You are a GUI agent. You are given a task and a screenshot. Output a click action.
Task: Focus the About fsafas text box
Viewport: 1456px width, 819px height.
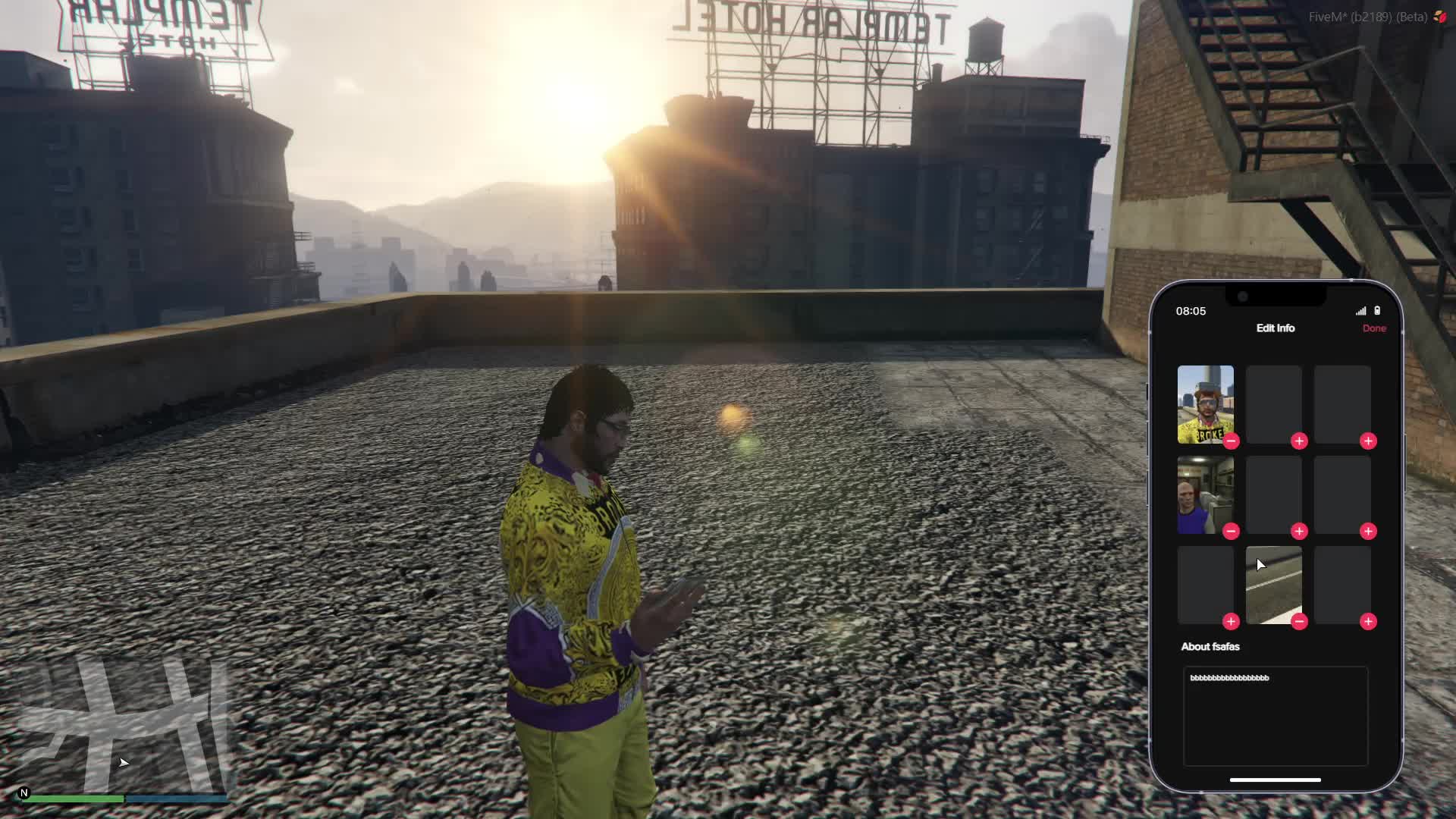coord(1276,716)
